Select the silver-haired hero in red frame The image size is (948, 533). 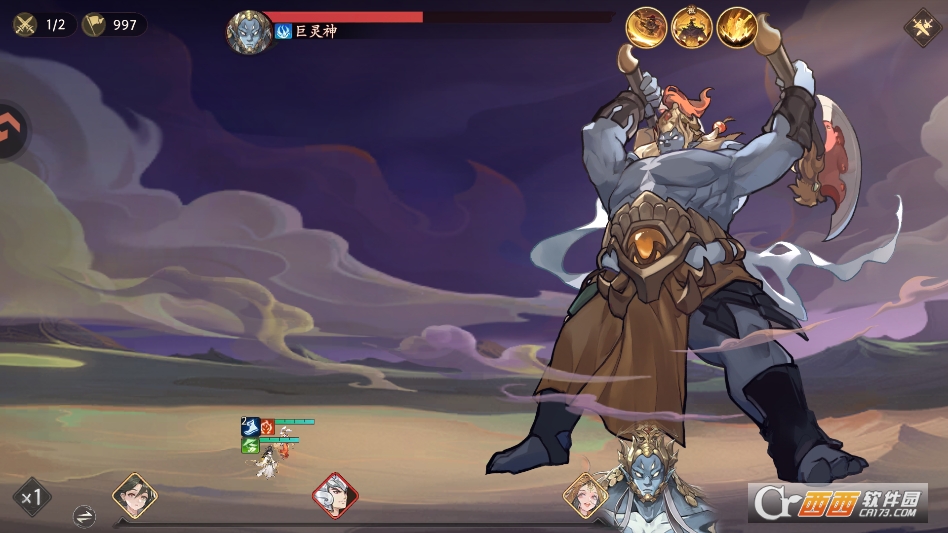335,494
